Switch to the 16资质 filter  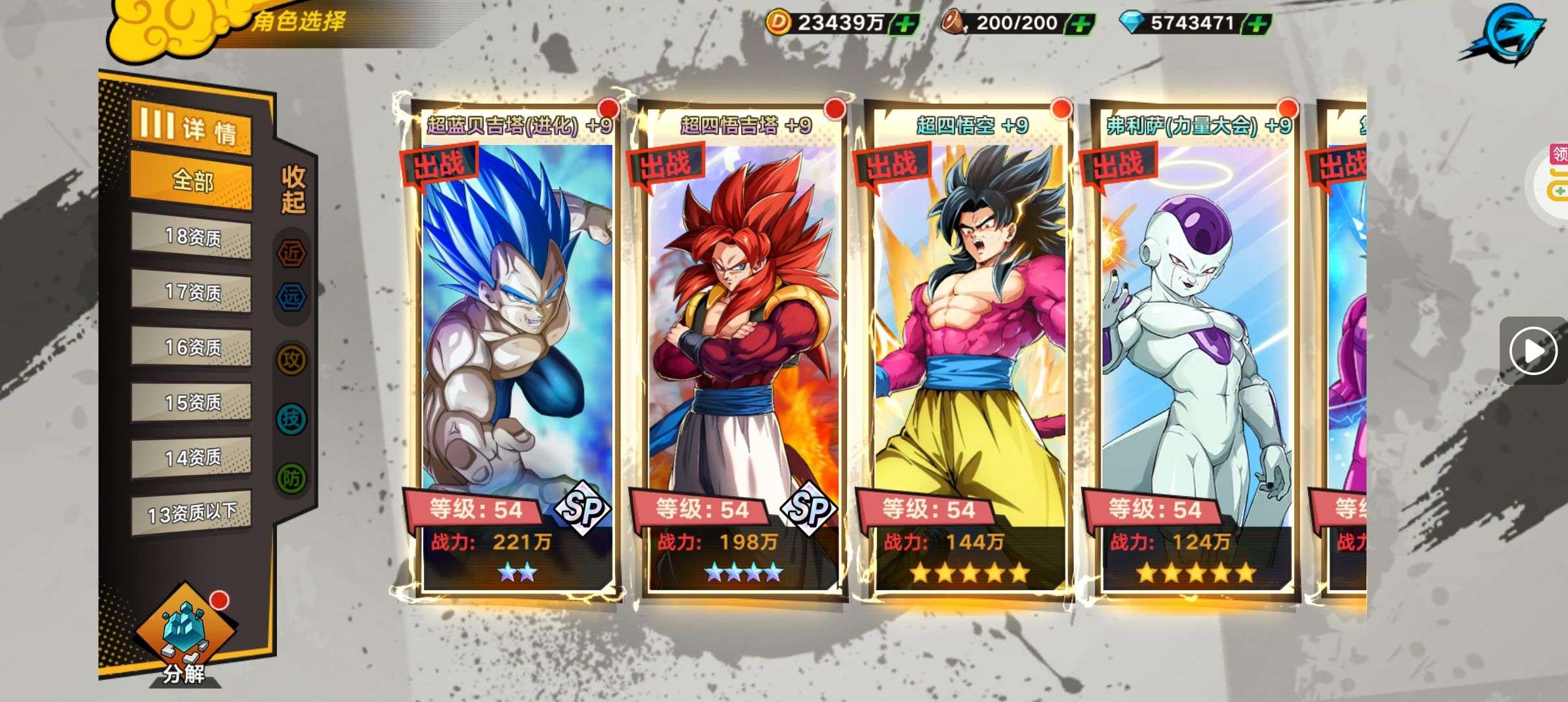tap(191, 346)
